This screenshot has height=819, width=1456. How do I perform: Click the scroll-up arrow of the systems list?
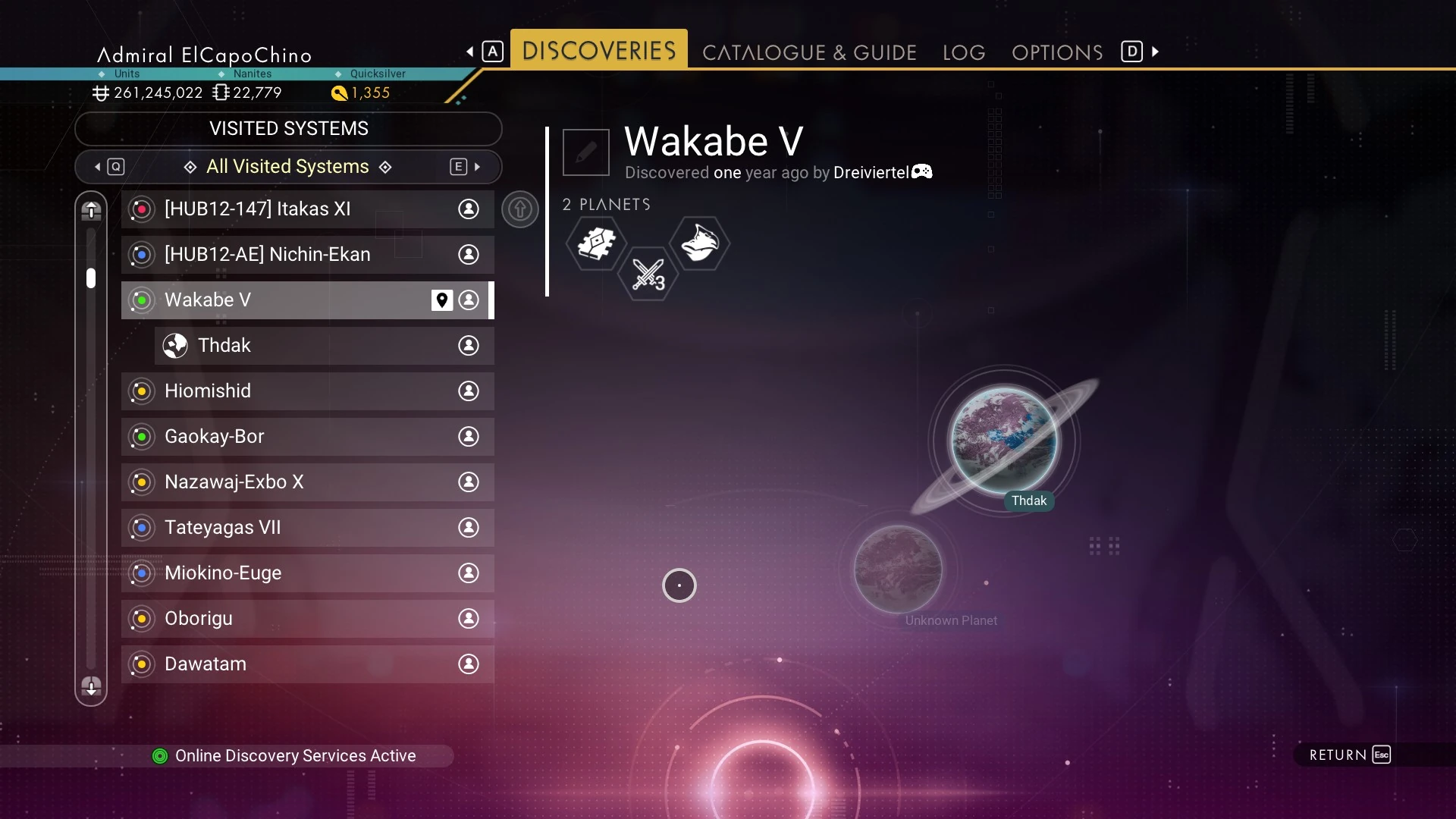(91, 210)
